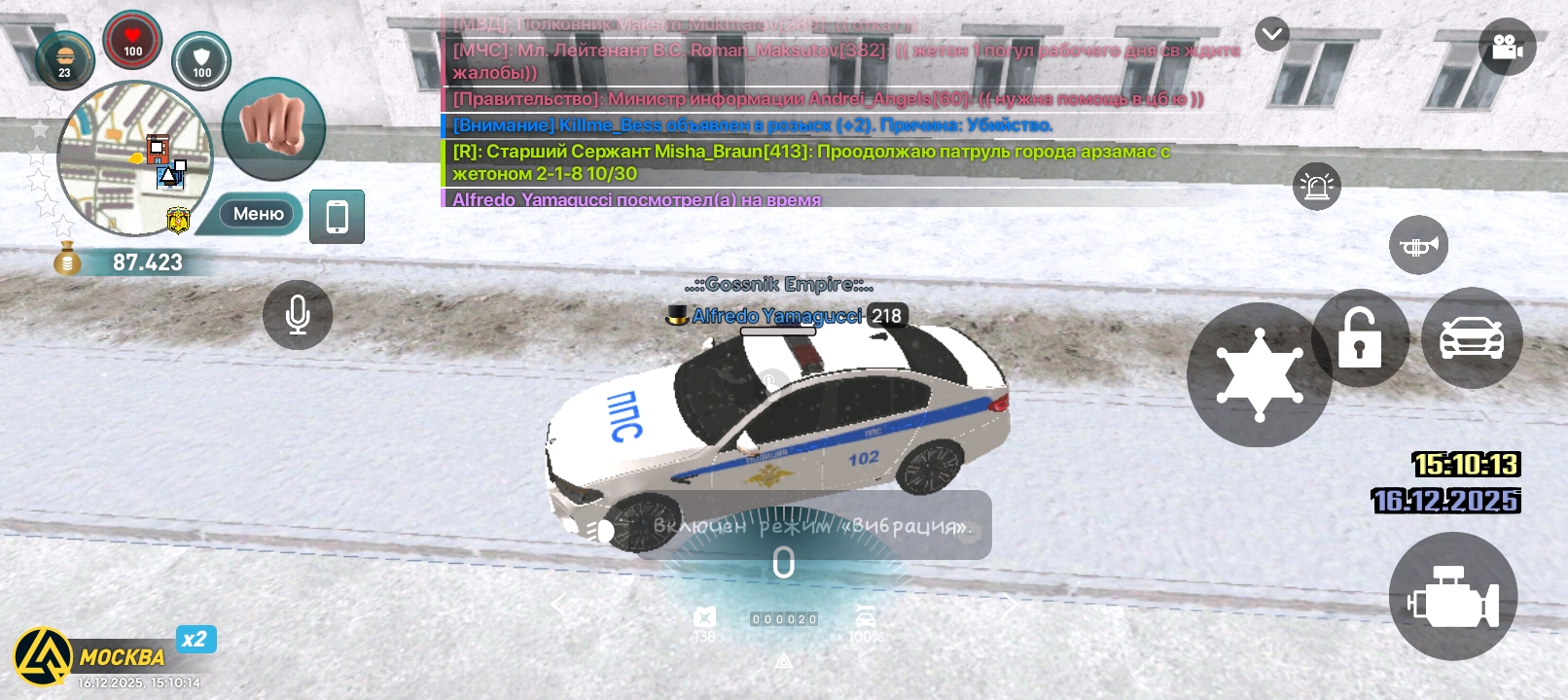Click the left turn signal arrow
1568x700 pixels.
pyautogui.click(x=558, y=606)
